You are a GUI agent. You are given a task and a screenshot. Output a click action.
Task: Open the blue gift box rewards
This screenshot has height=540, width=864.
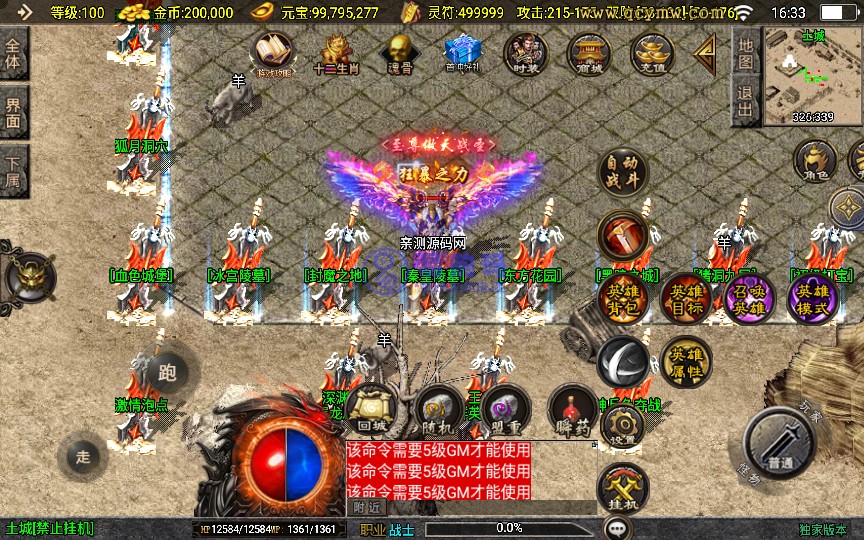(x=463, y=52)
